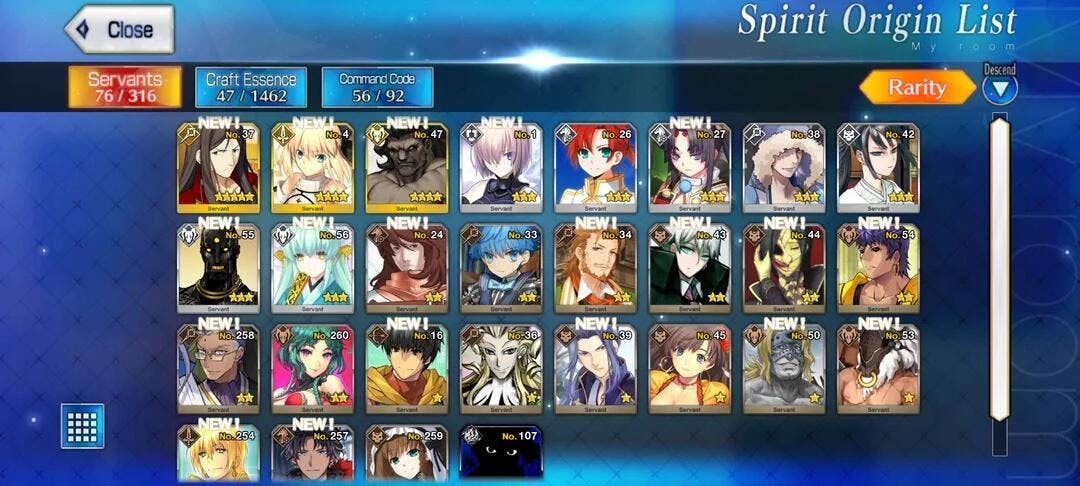Open the No. 1 shield servant card
Viewport: 1080px width, 486px height.
[x=501, y=168]
